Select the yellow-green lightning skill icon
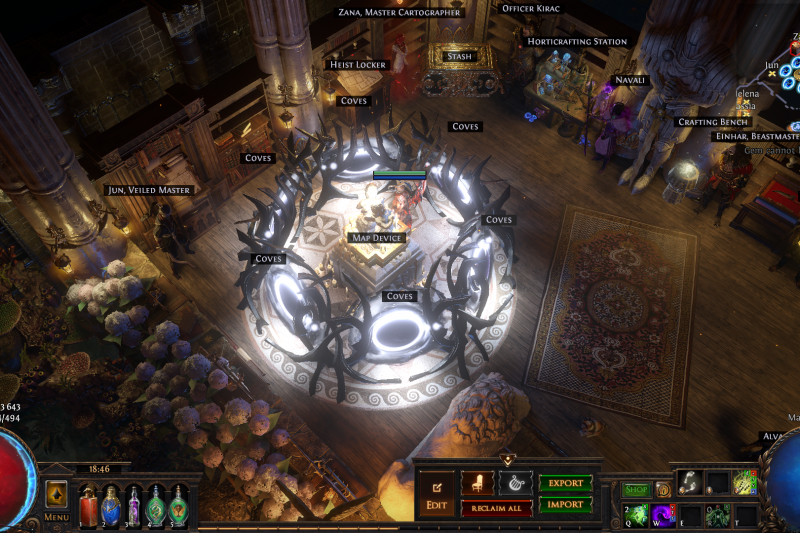 pos(744,482)
